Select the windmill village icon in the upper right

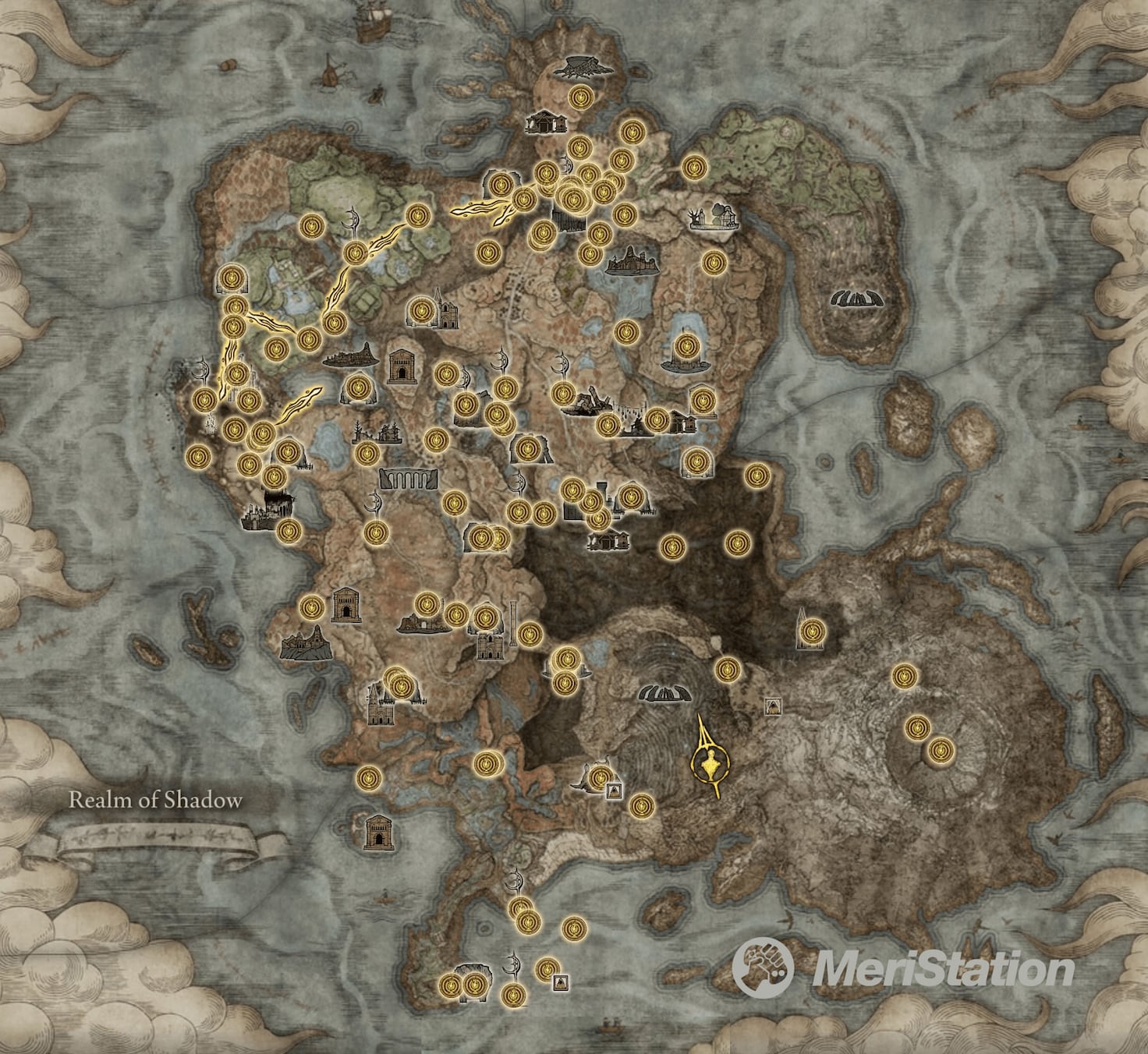click(714, 217)
